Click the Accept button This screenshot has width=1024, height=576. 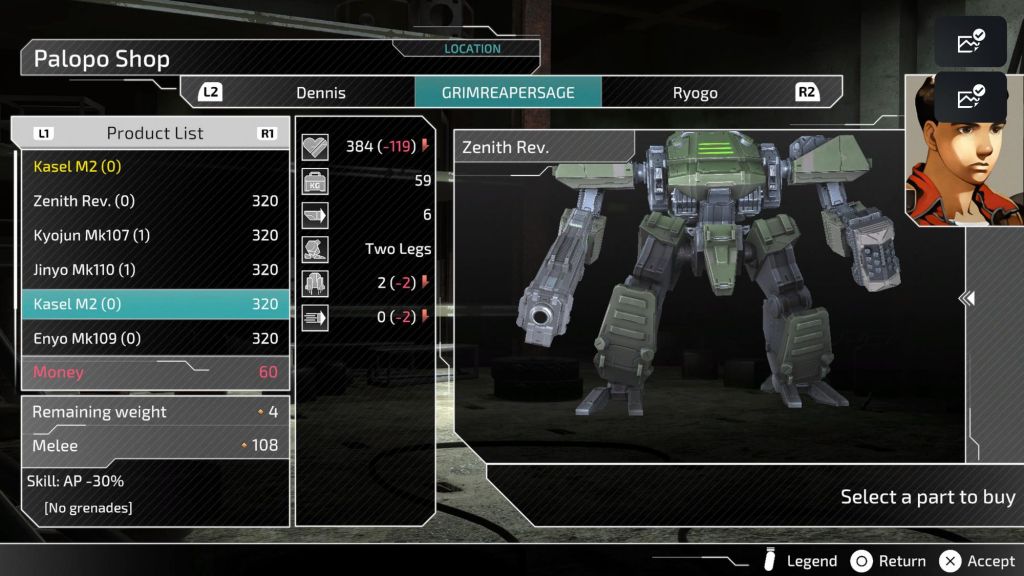coord(978,561)
